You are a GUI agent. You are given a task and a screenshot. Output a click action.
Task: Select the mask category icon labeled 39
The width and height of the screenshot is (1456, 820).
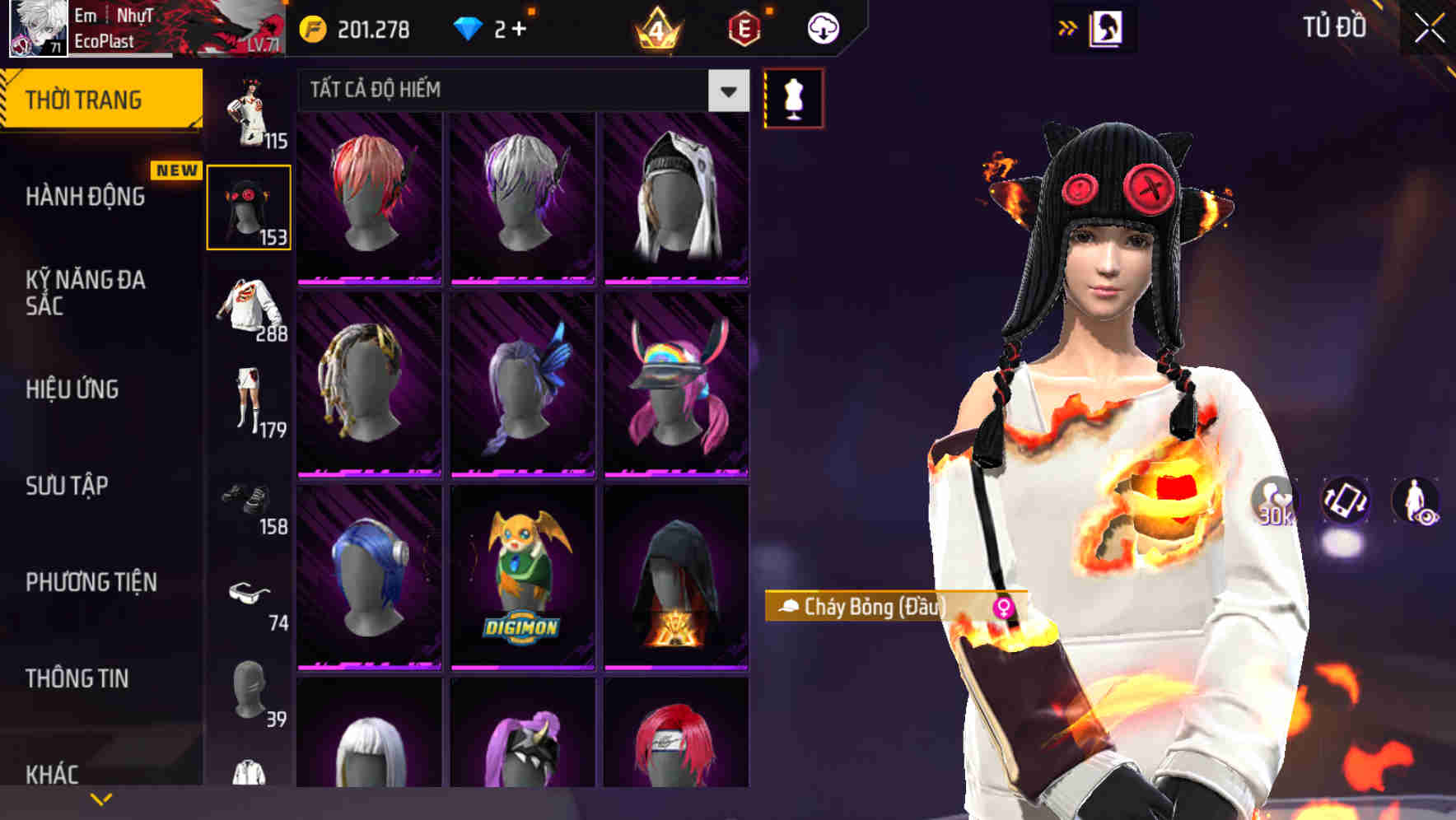(250, 693)
